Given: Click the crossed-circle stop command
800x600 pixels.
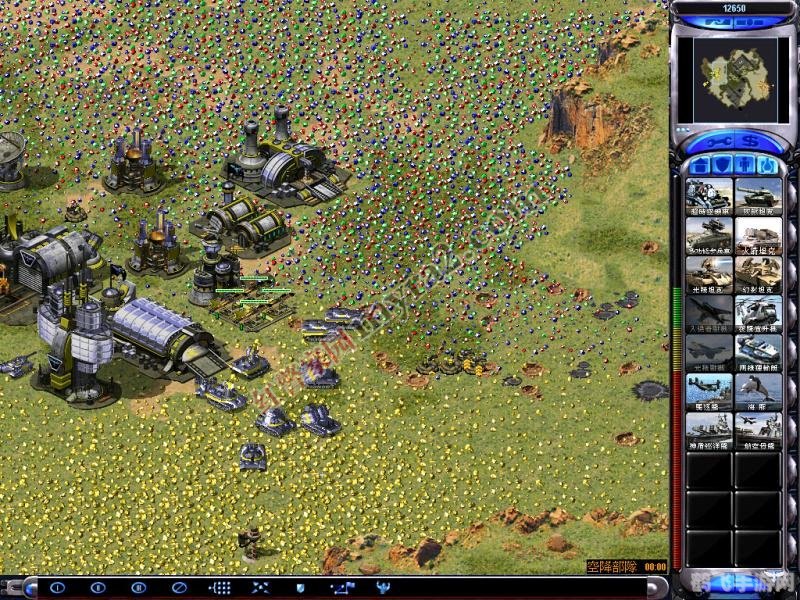Looking at the screenshot, I should (179, 588).
